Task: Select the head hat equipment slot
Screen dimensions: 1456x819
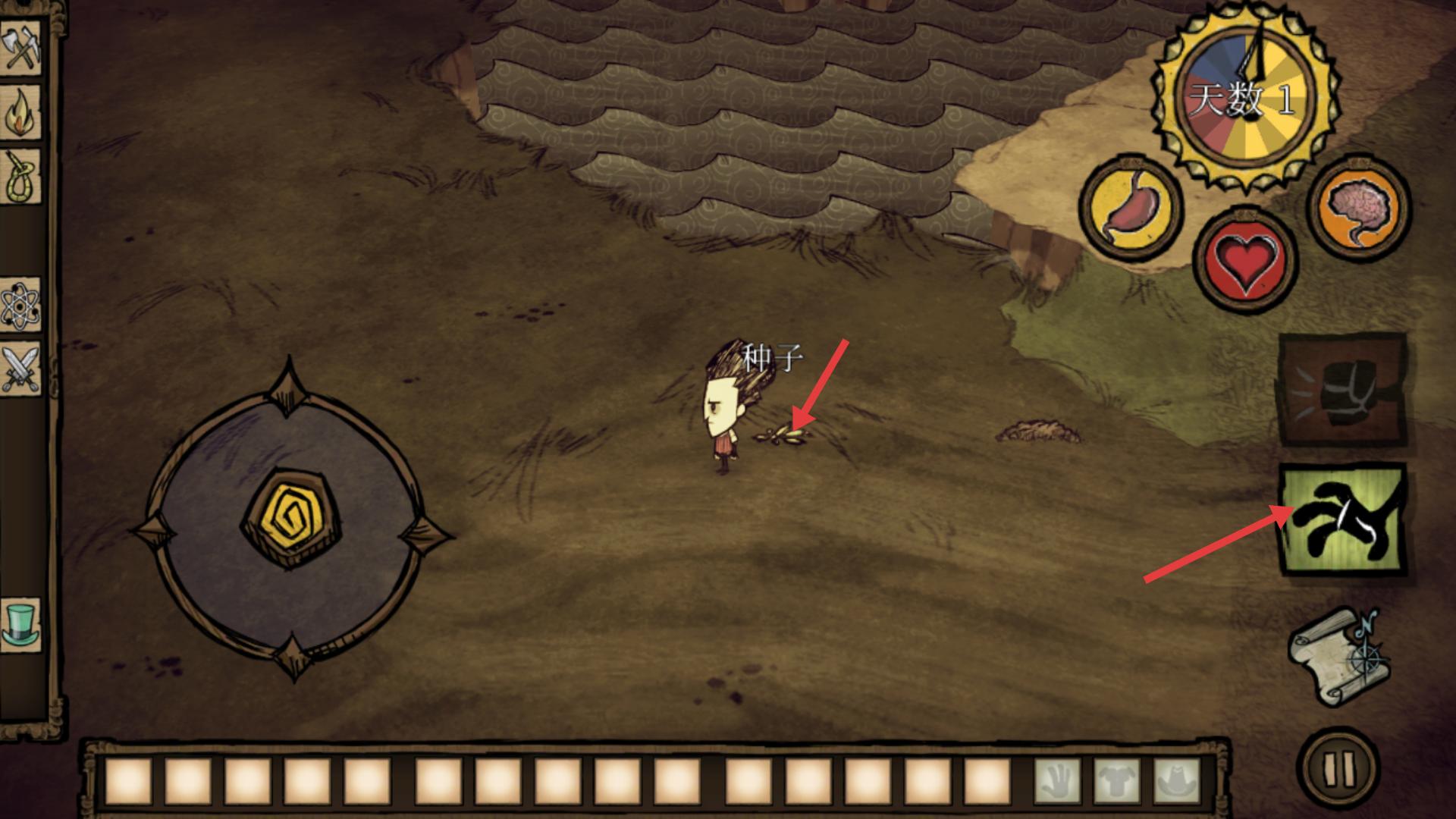Action: click(x=1176, y=781)
